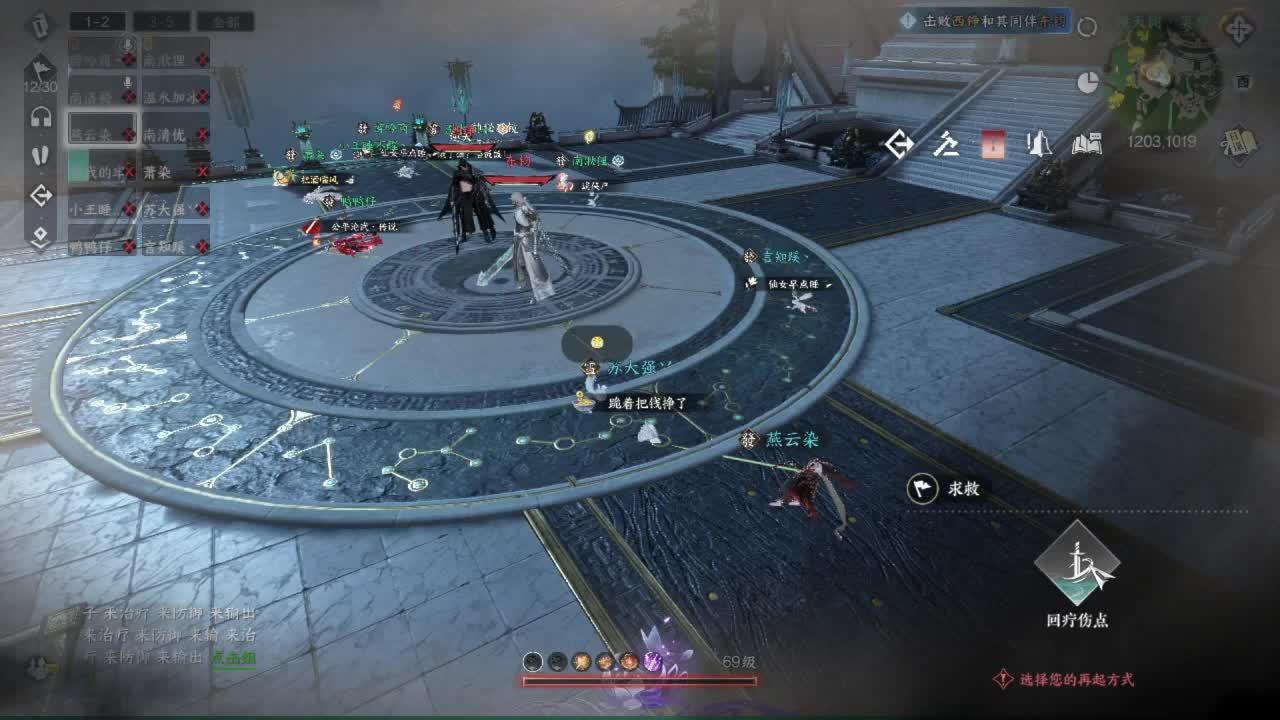1280x720 pixels.
Task: Open the book with speech bubble icon
Action: point(1087,145)
